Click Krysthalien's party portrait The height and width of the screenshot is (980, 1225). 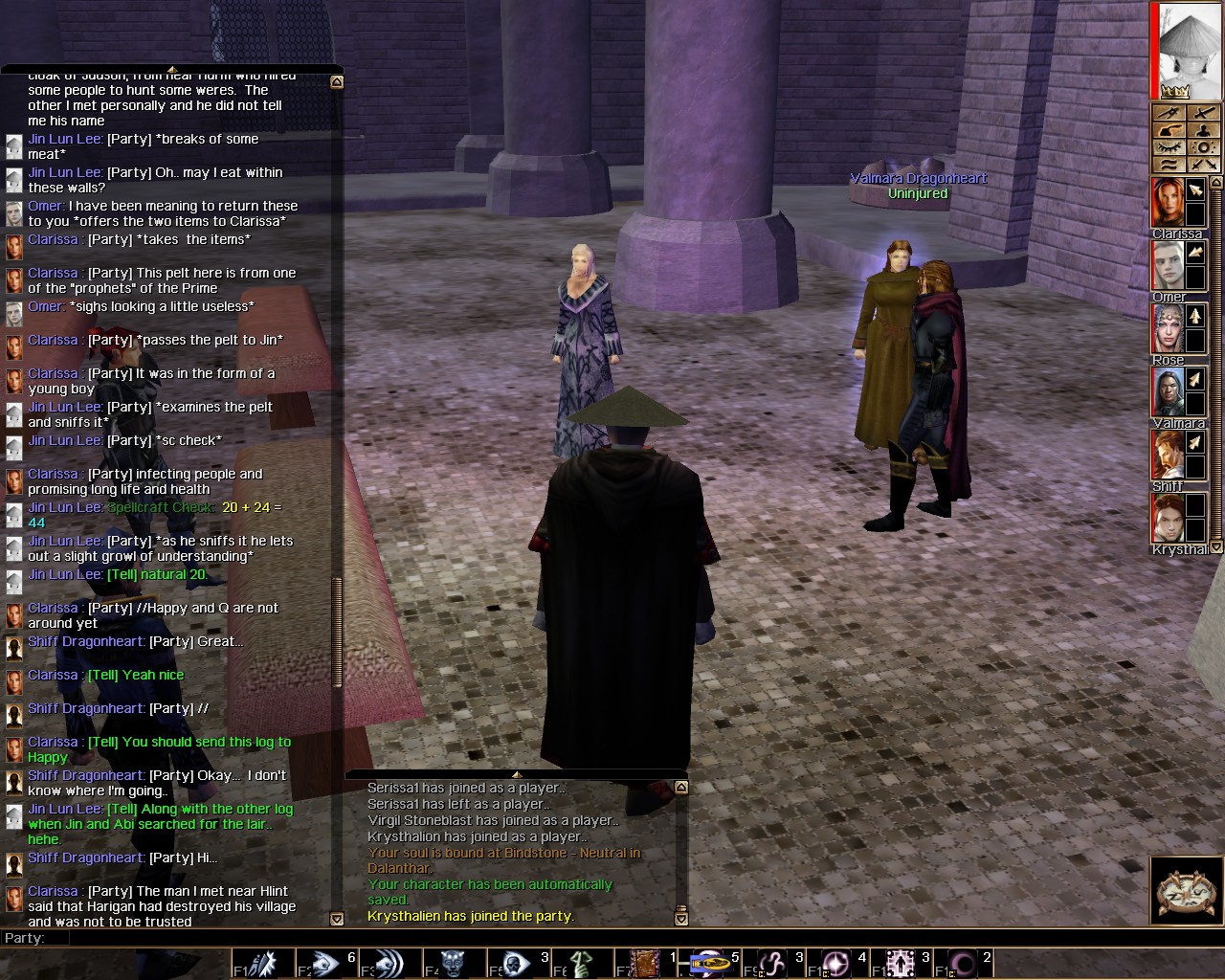pyautogui.click(x=1167, y=518)
